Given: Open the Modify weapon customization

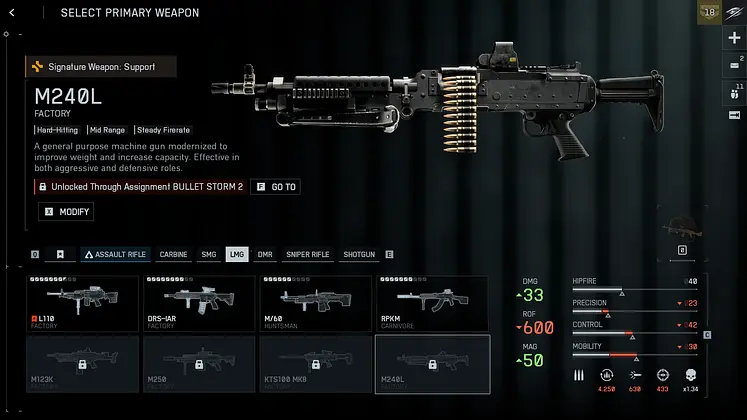Looking at the screenshot, I should coord(66,212).
